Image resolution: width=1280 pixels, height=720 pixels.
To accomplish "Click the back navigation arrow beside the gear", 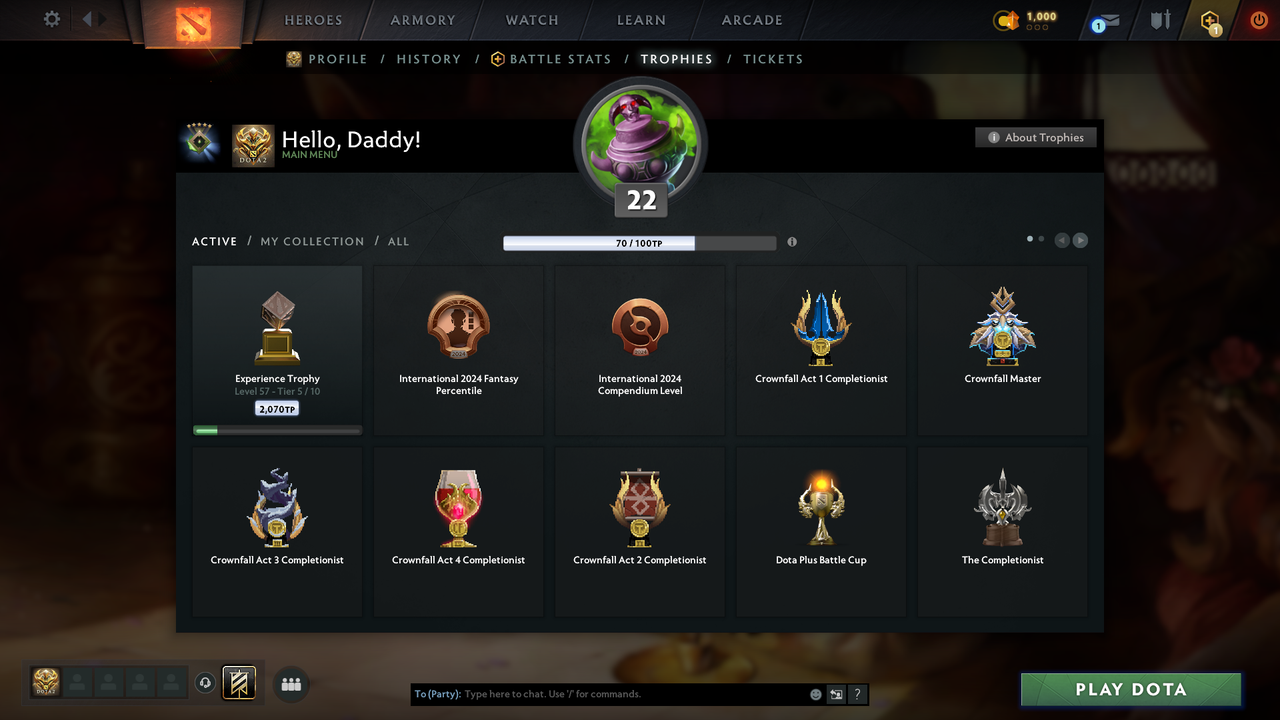I will [86, 19].
